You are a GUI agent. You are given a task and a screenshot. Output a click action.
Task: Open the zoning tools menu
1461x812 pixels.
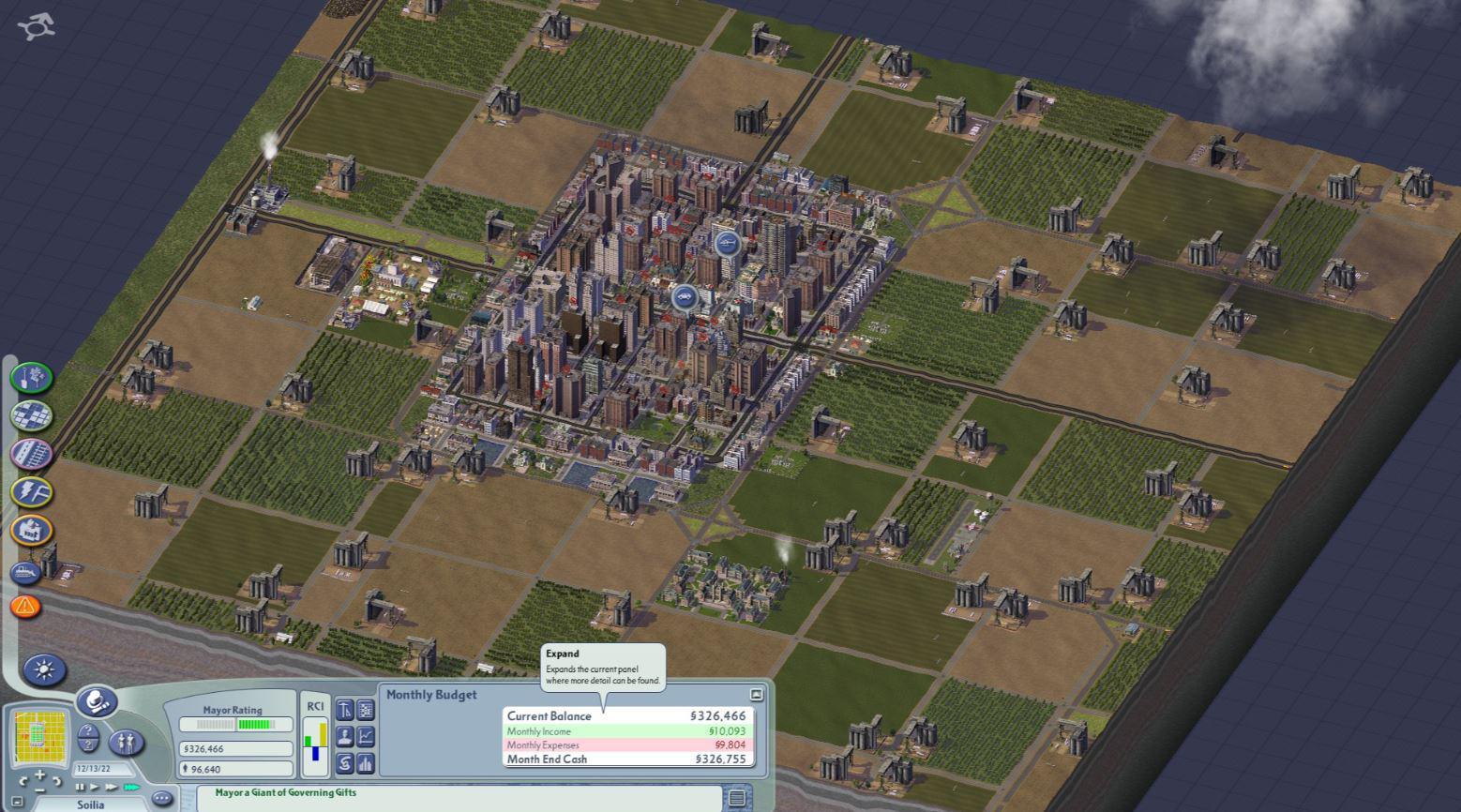(32, 415)
